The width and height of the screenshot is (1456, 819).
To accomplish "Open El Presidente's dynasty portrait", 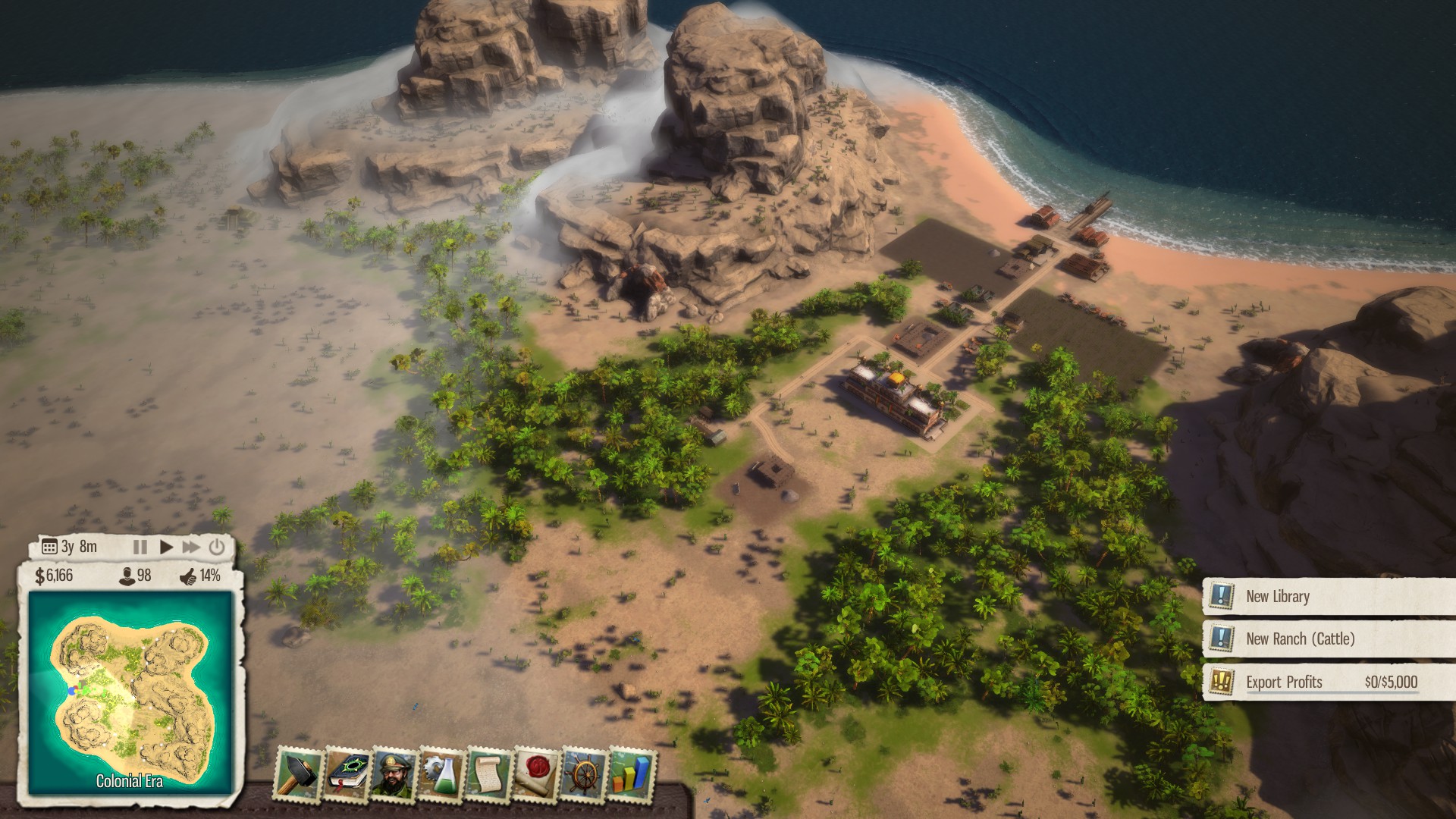I will (394, 773).
